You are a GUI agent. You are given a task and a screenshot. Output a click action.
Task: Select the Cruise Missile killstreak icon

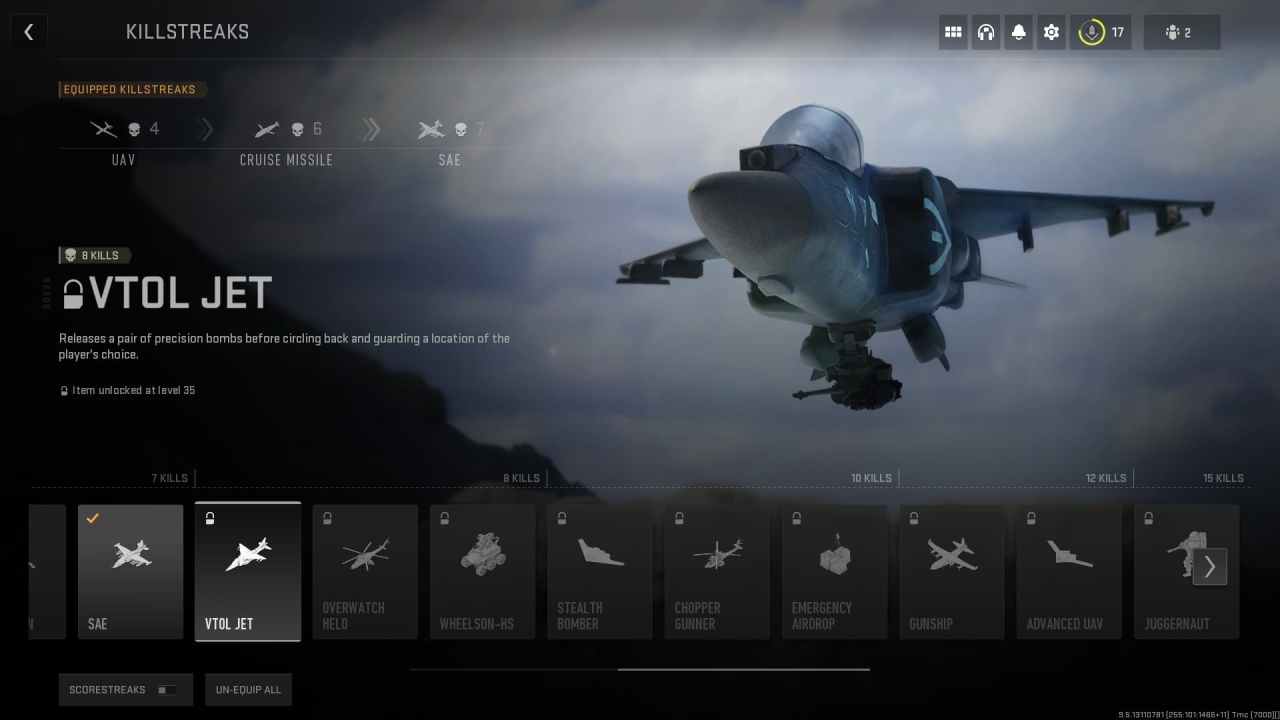[x=266, y=128]
